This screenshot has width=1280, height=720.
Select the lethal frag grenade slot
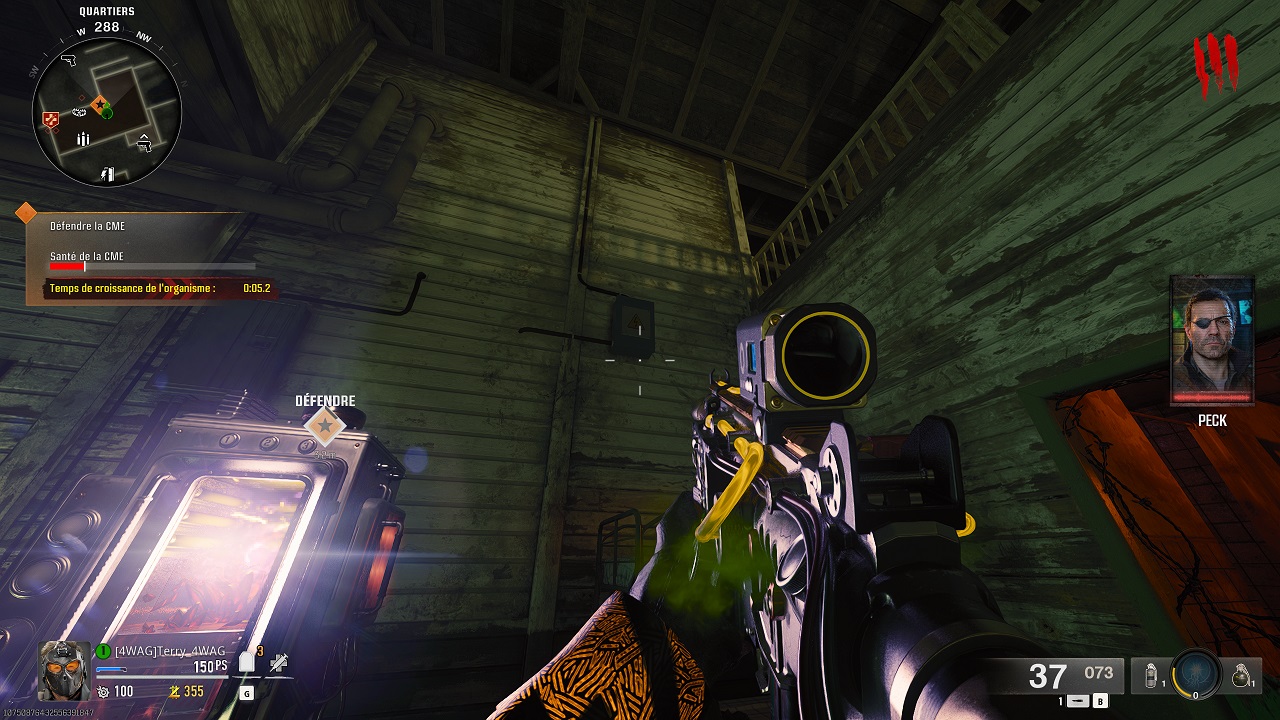coord(1241,675)
